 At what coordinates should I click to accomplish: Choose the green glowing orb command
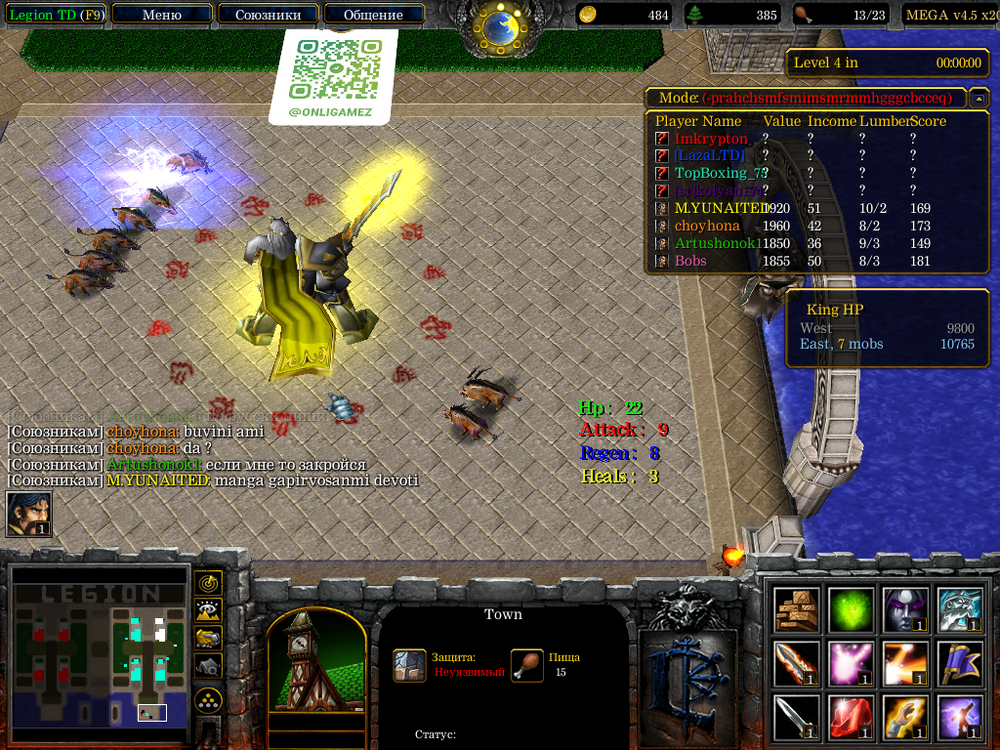point(851,610)
